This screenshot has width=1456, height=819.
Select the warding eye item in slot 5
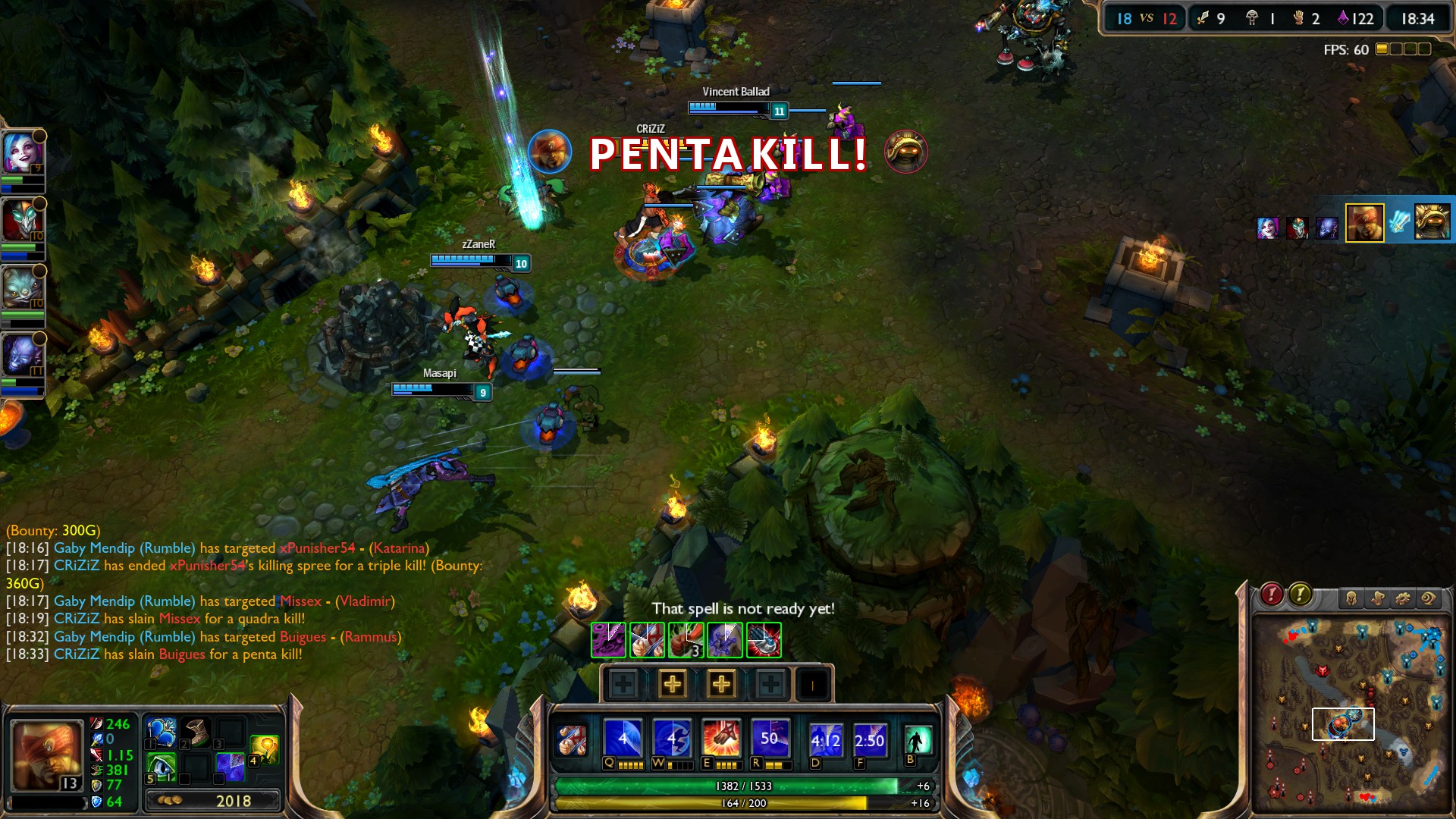point(162,766)
